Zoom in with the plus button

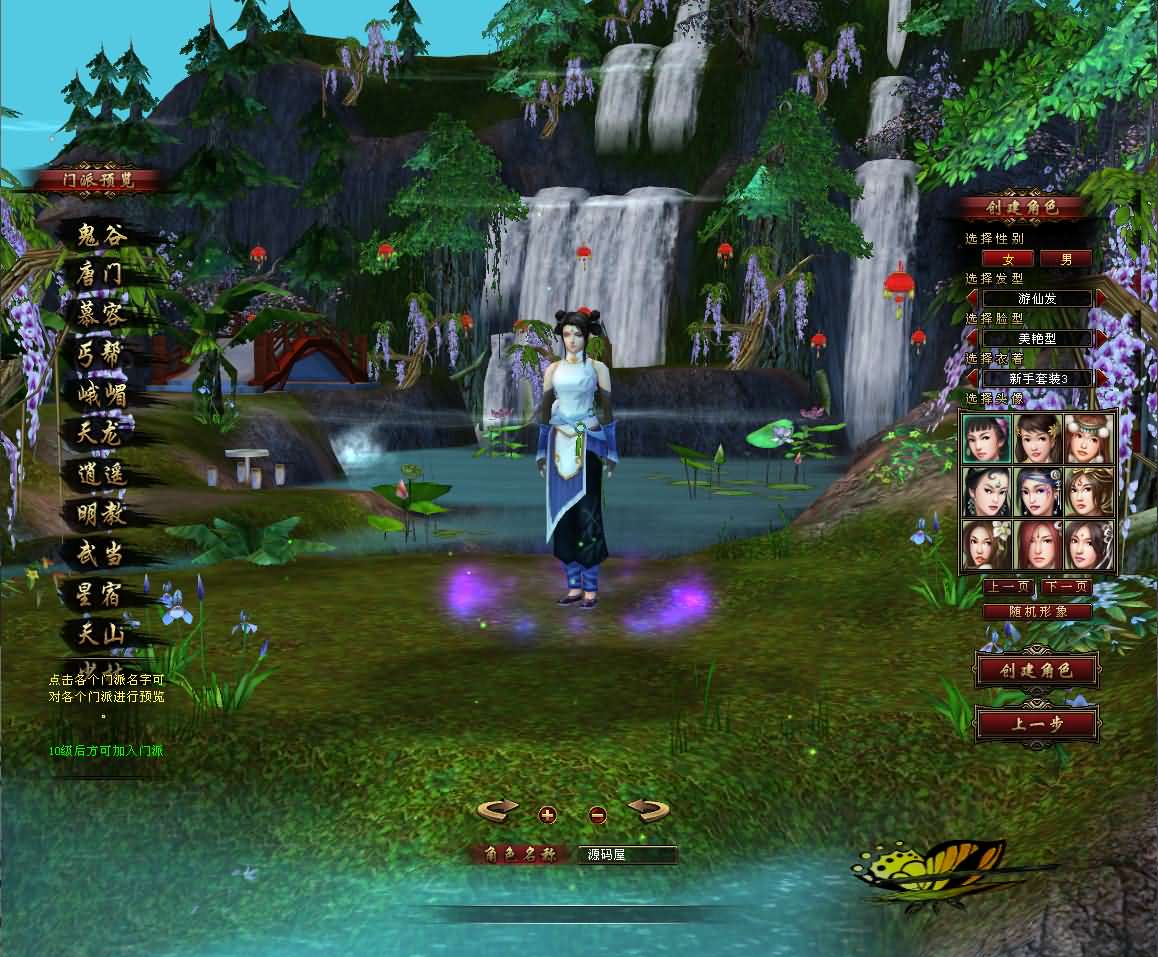point(547,814)
